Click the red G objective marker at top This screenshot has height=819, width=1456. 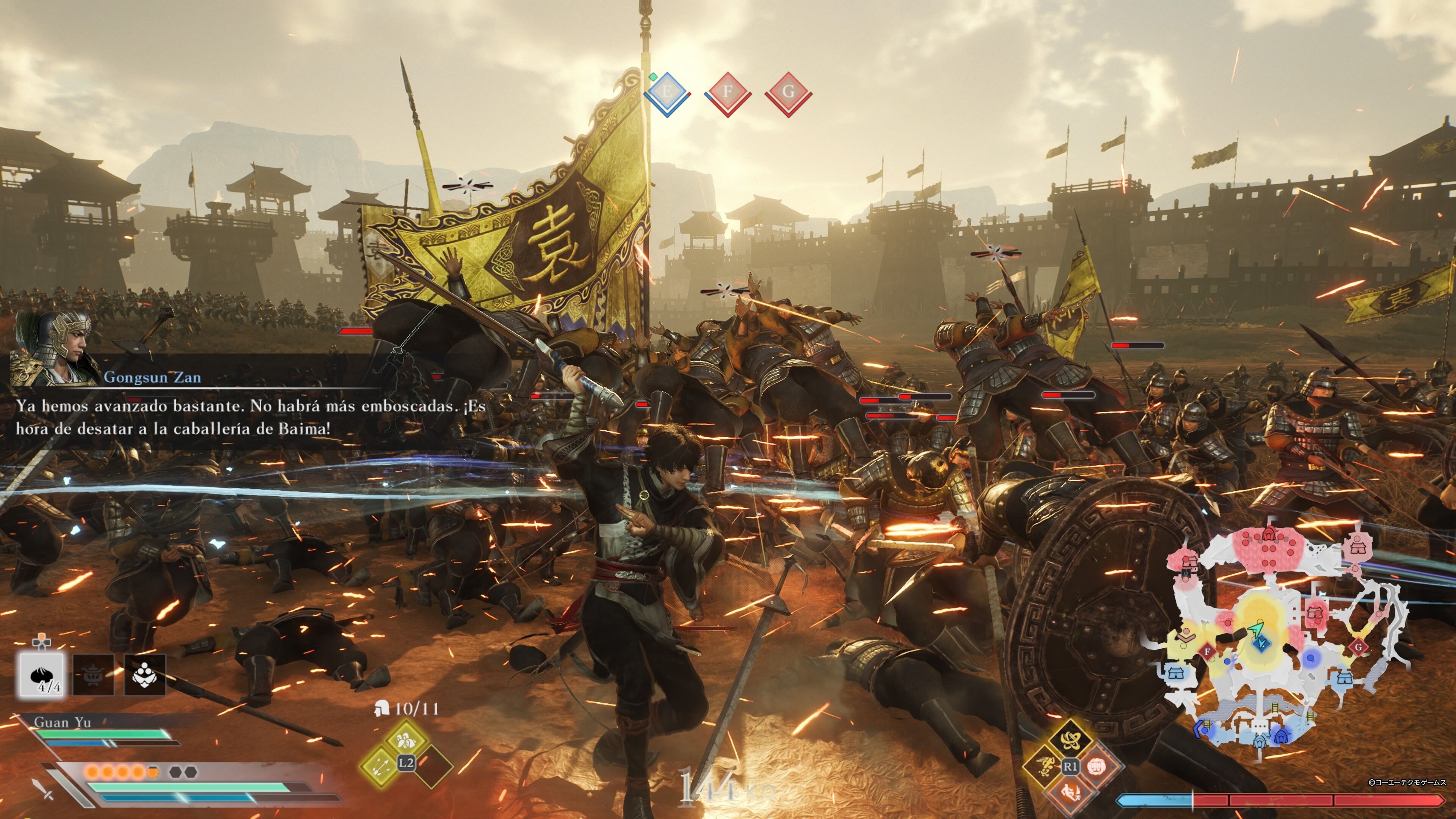788,91
